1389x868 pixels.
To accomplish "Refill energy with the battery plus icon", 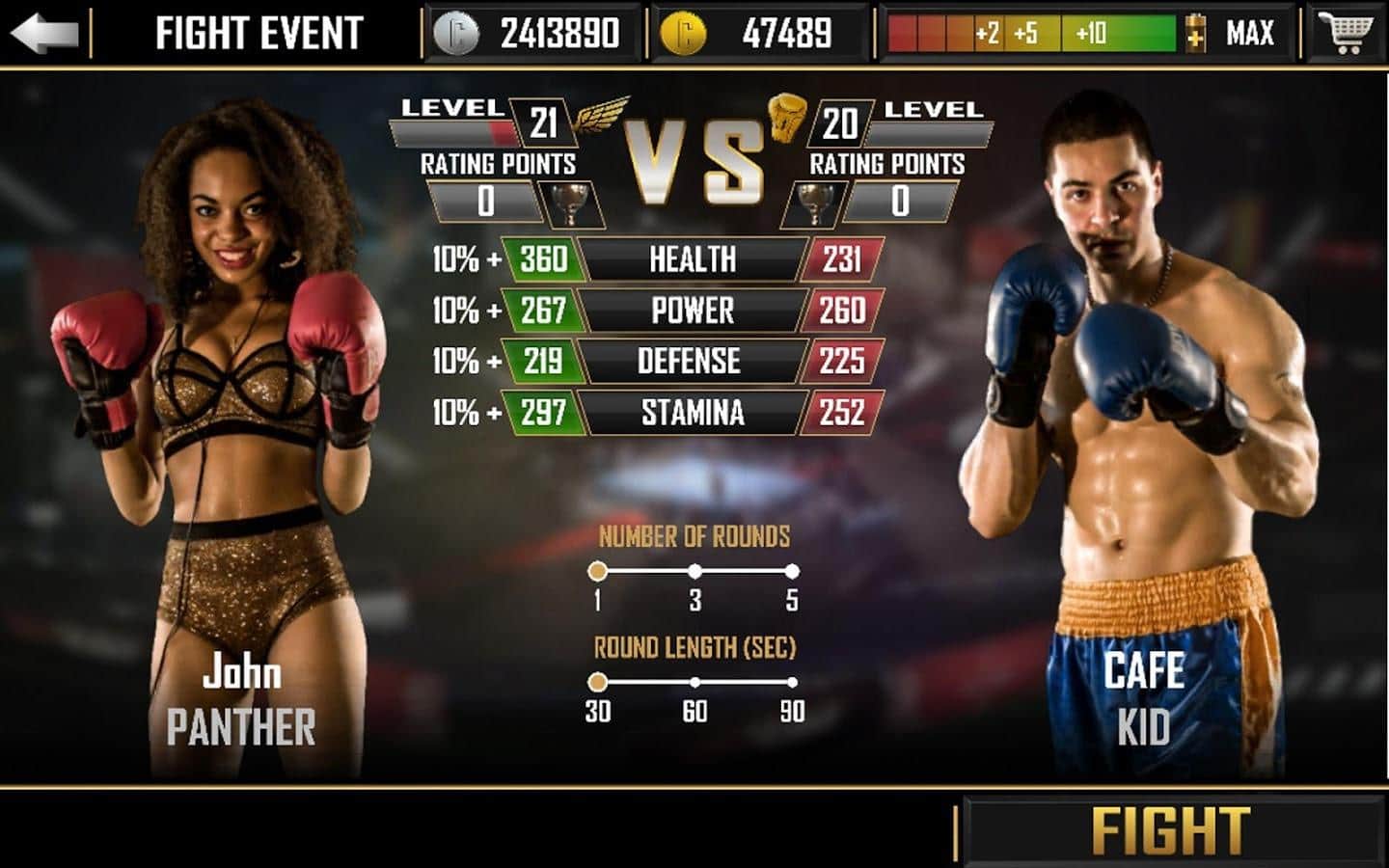I will pos(1195,34).
